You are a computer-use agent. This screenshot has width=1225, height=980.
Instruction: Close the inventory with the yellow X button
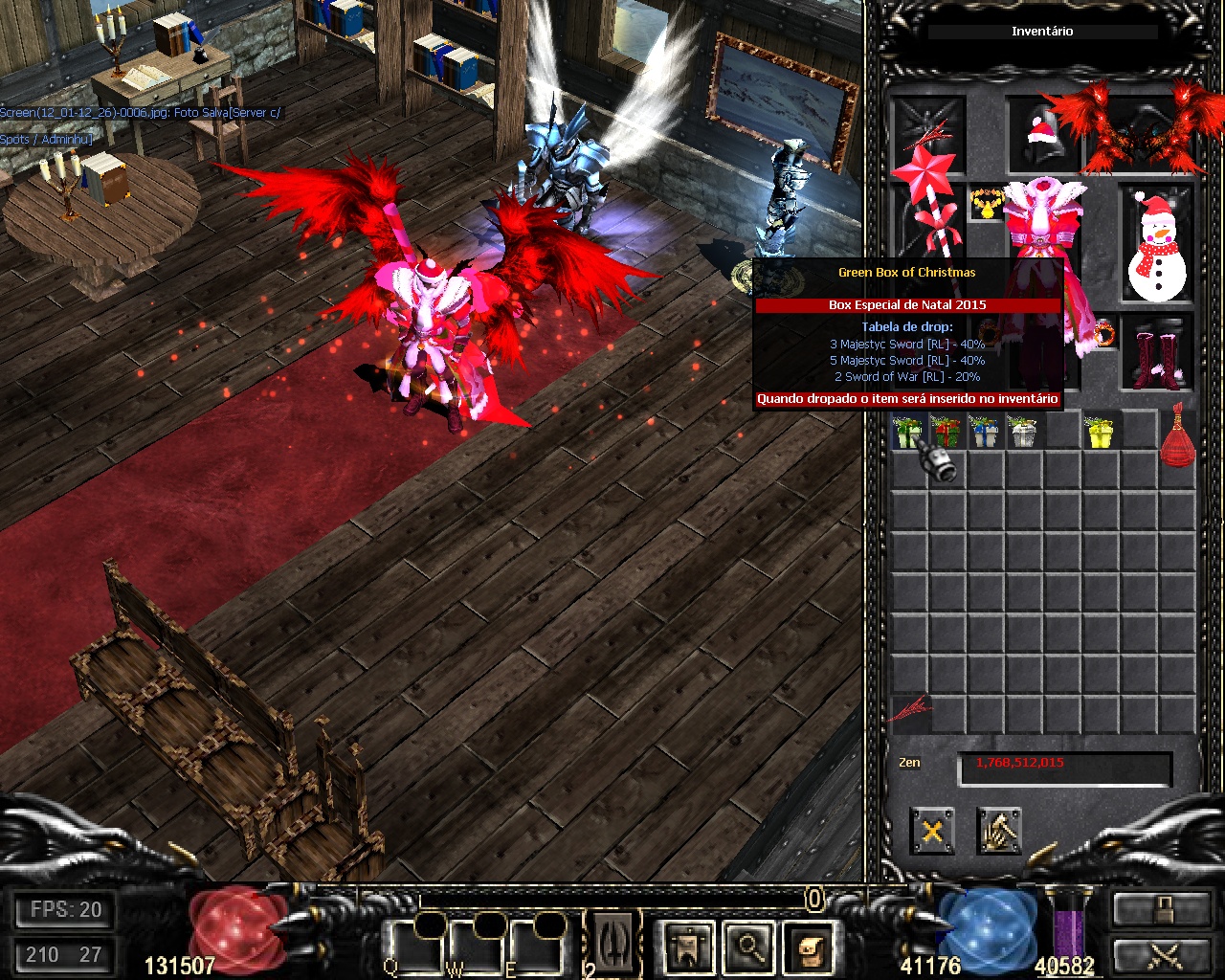coord(932,831)
